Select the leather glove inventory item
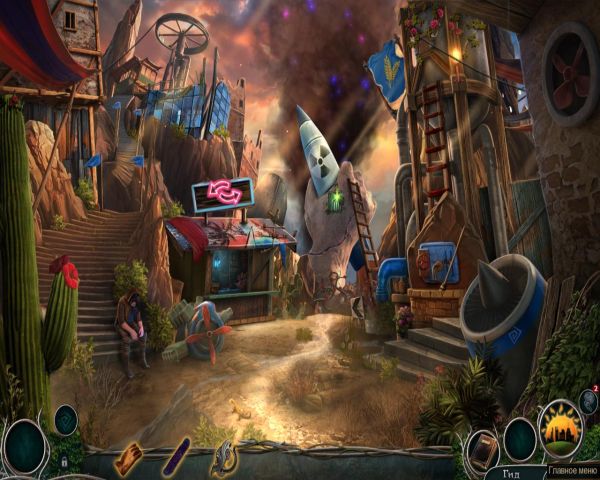This screenshot has height=480, width=600. click(x=129, y=459)
